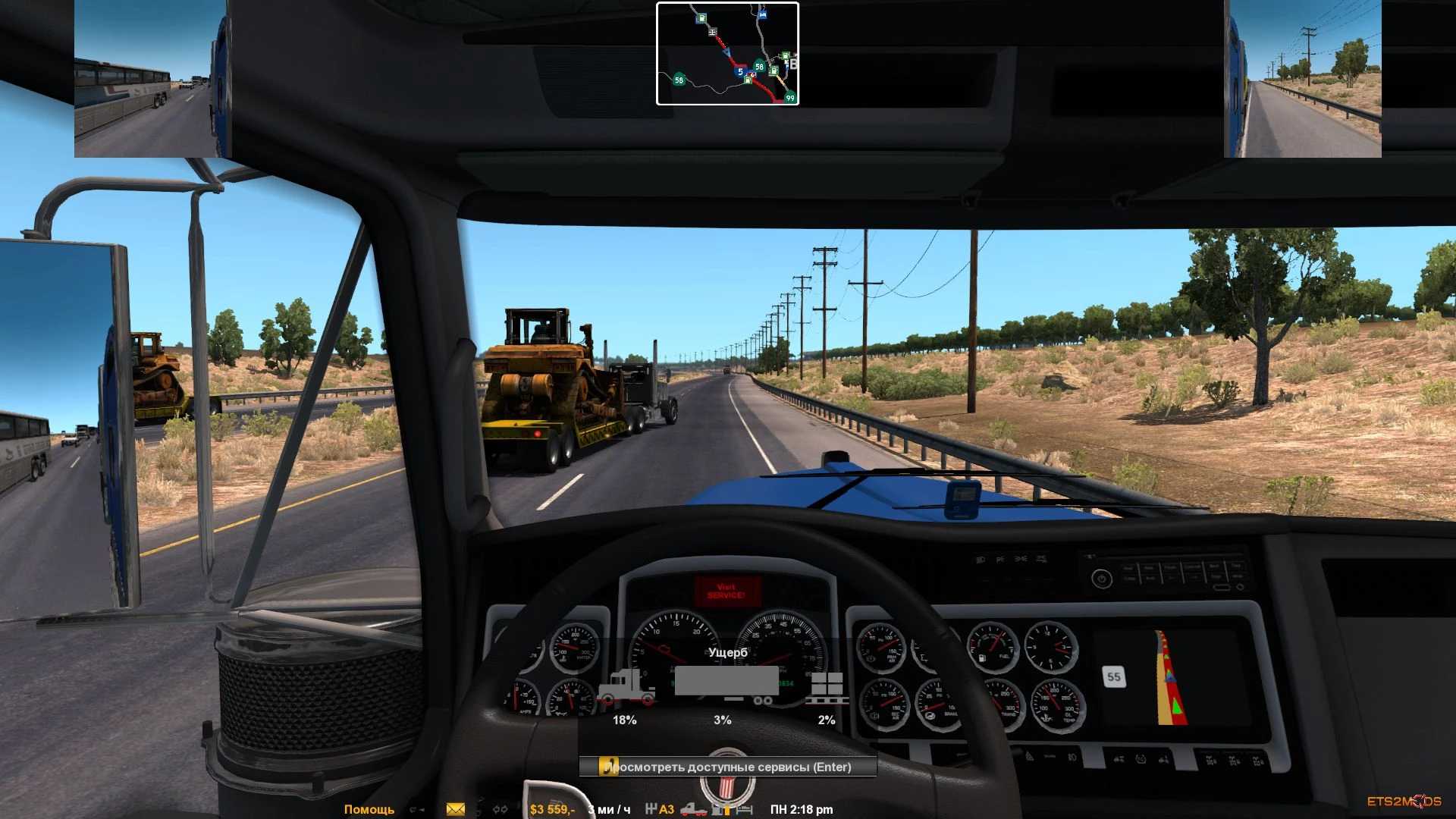Select the truck damage icon showing 18%
1456x819 pixels.
[x=625, y=686]
